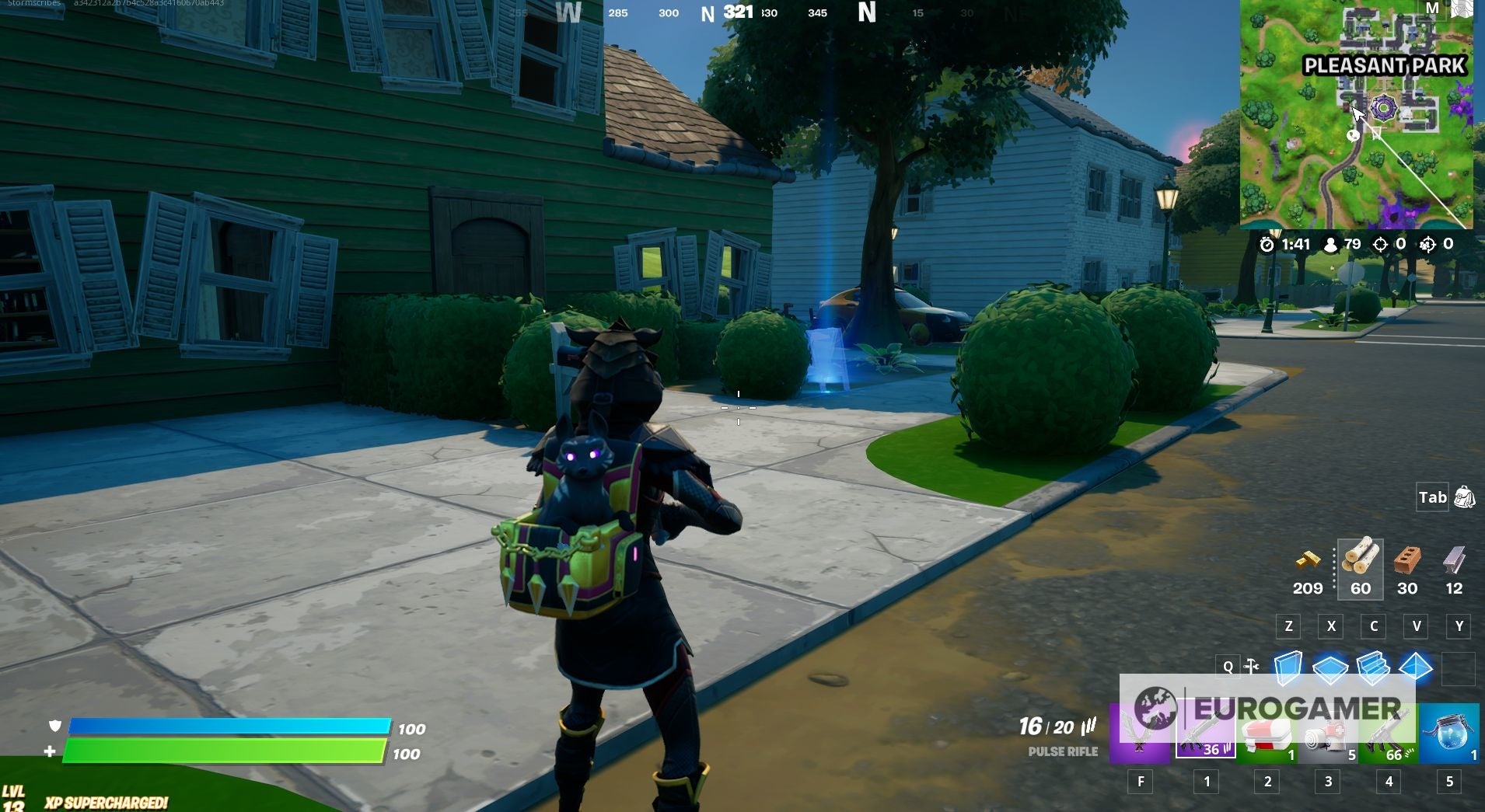Select the Pulse Rifle in slot 1

click(x=1204, y=729)
